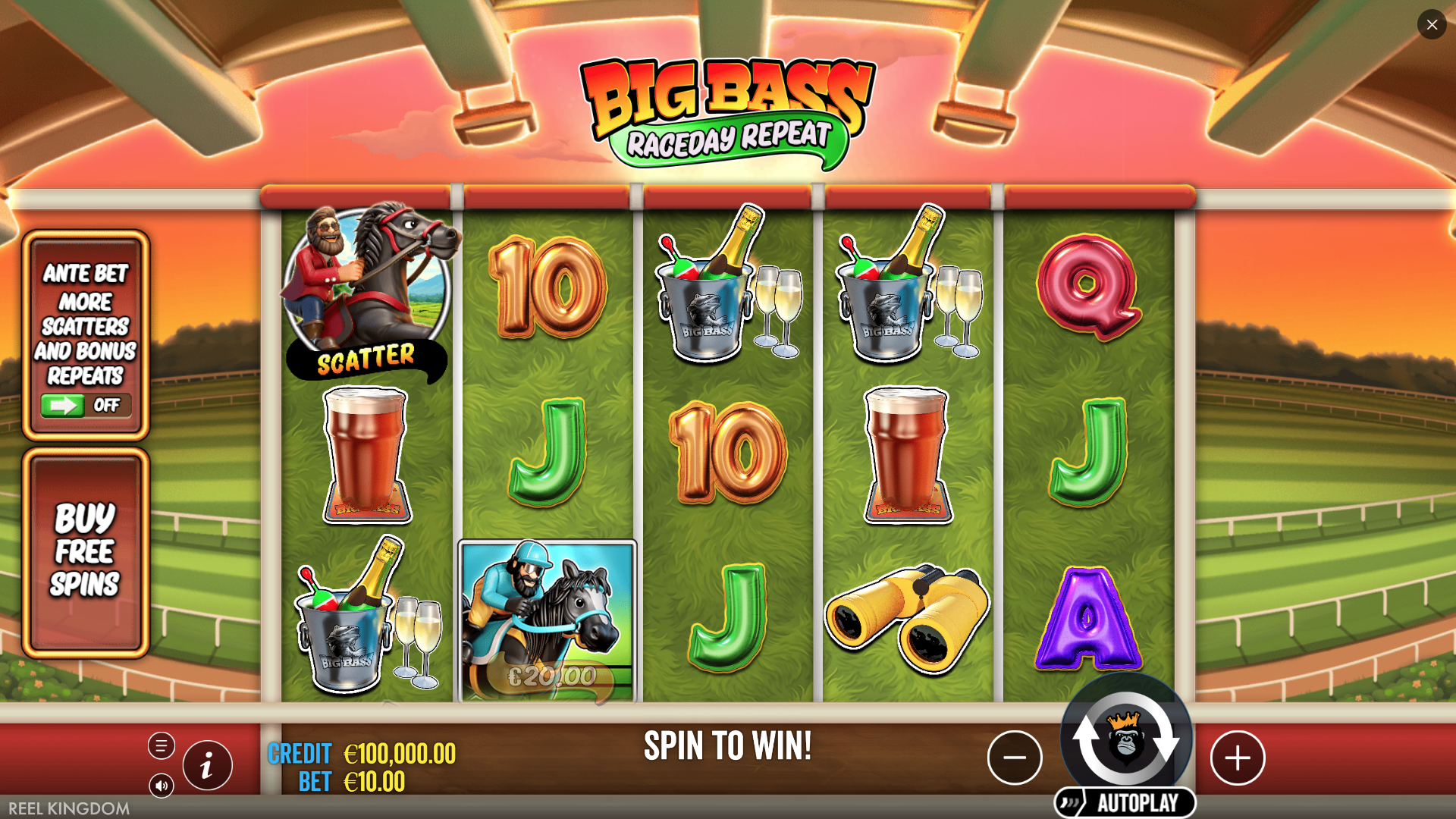Close the game with the X button
This screenshot has height=819, width=1456.
[1432, 25]
